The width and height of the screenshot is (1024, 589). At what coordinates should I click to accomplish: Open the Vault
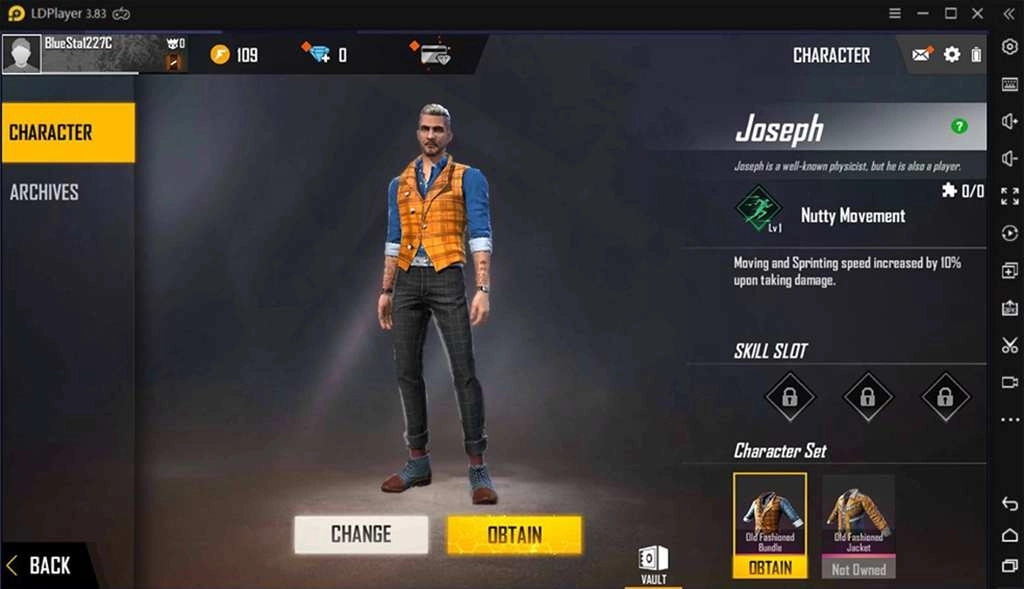[x=653, y=563]
